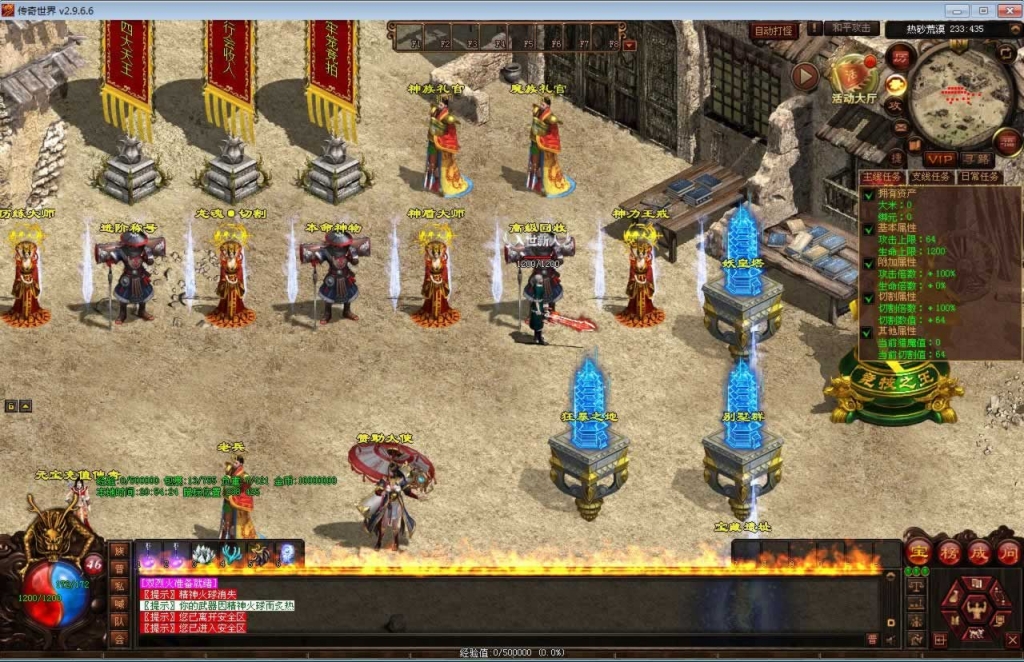Open the 榜 ranking button
Screen dimensions: 1024x662
tap(948, 552)
